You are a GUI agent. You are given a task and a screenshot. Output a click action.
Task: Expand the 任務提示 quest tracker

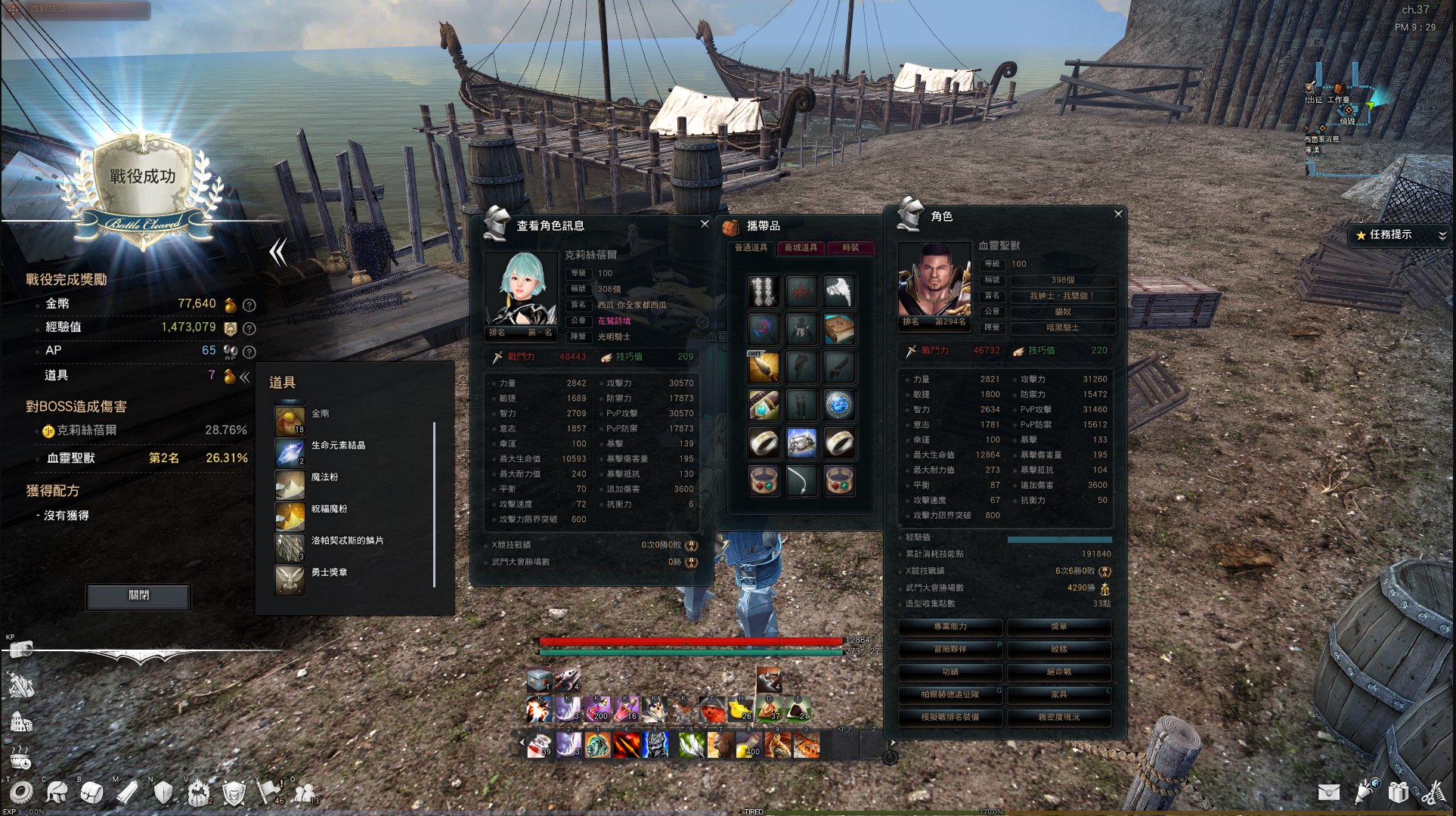click(1442, 235)
